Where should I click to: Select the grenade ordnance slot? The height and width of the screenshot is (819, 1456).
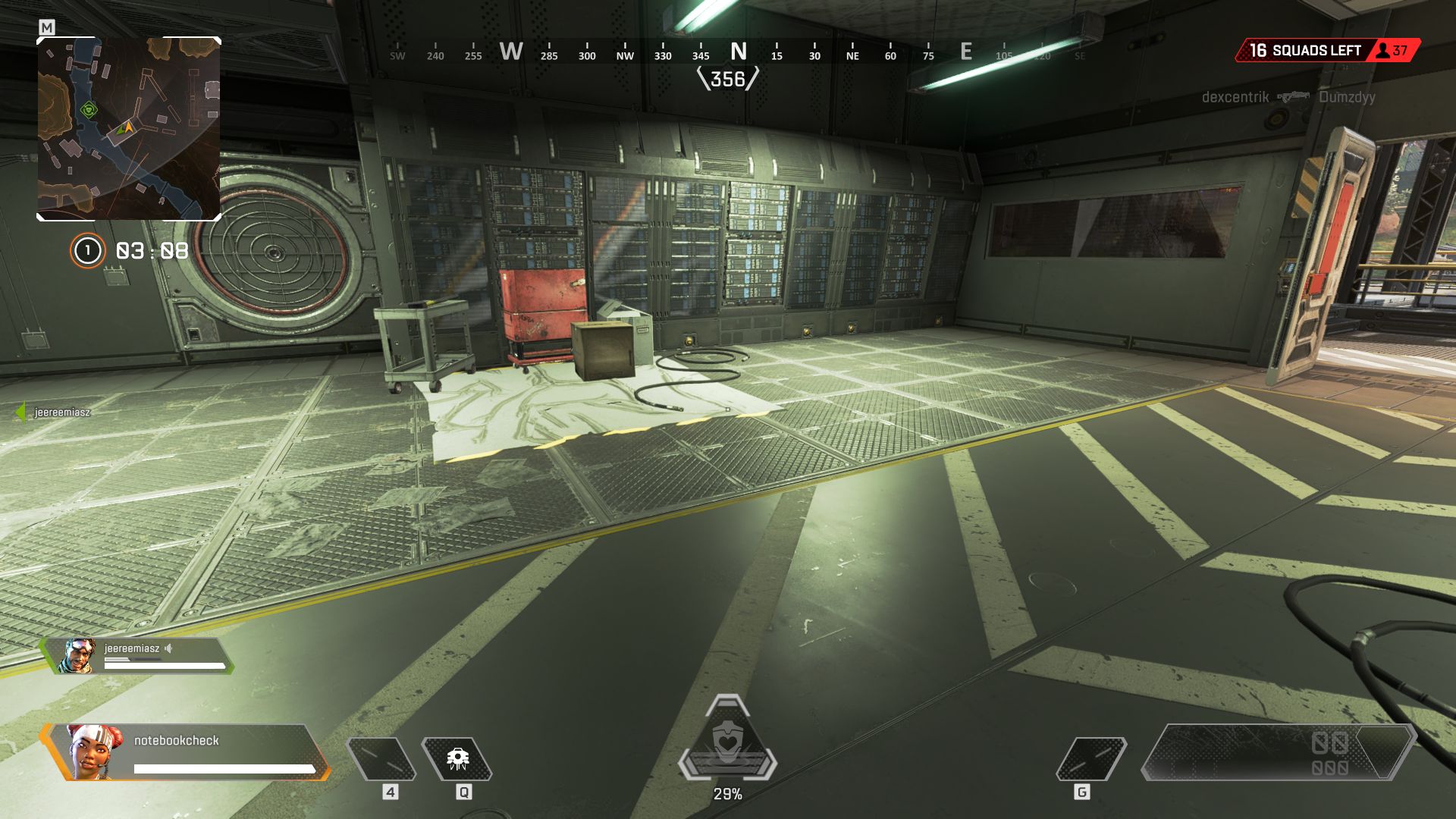pos(1091,759)
